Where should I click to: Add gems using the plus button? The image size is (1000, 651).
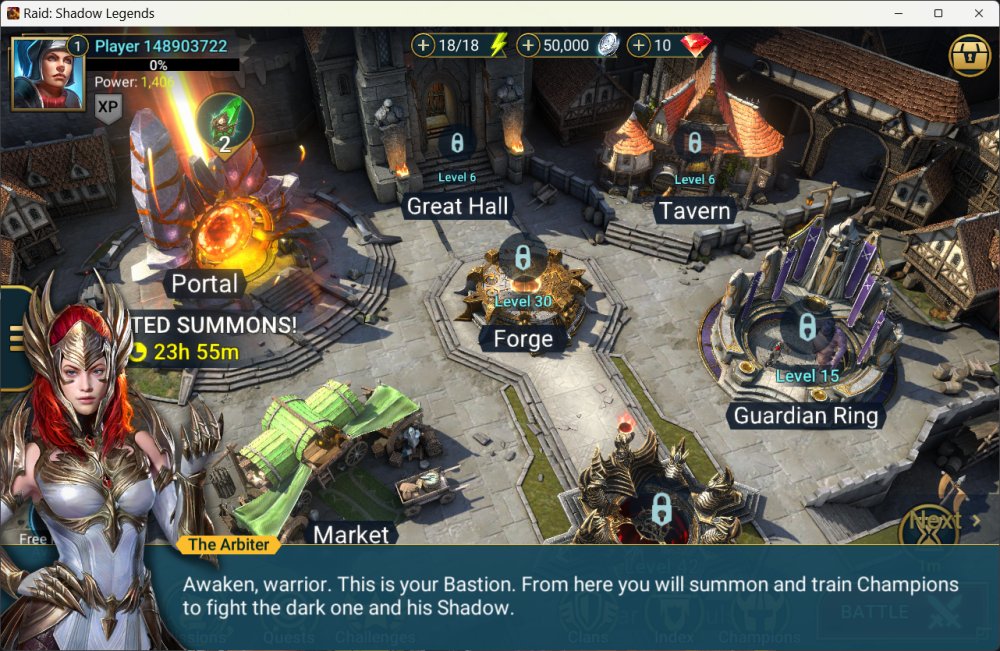[x=639, y=46]
